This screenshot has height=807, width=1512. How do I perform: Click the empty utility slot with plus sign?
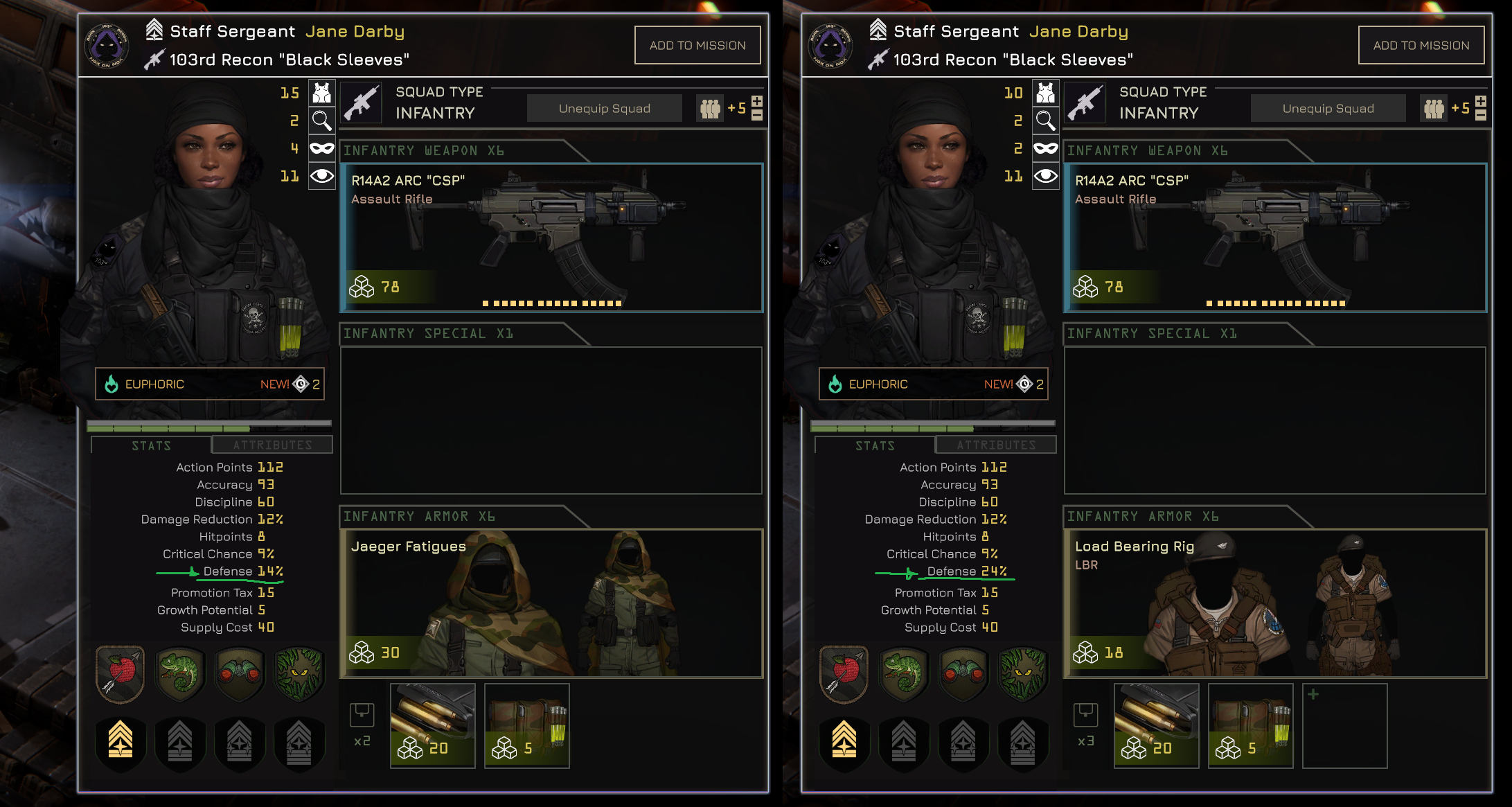point(1344,725)
